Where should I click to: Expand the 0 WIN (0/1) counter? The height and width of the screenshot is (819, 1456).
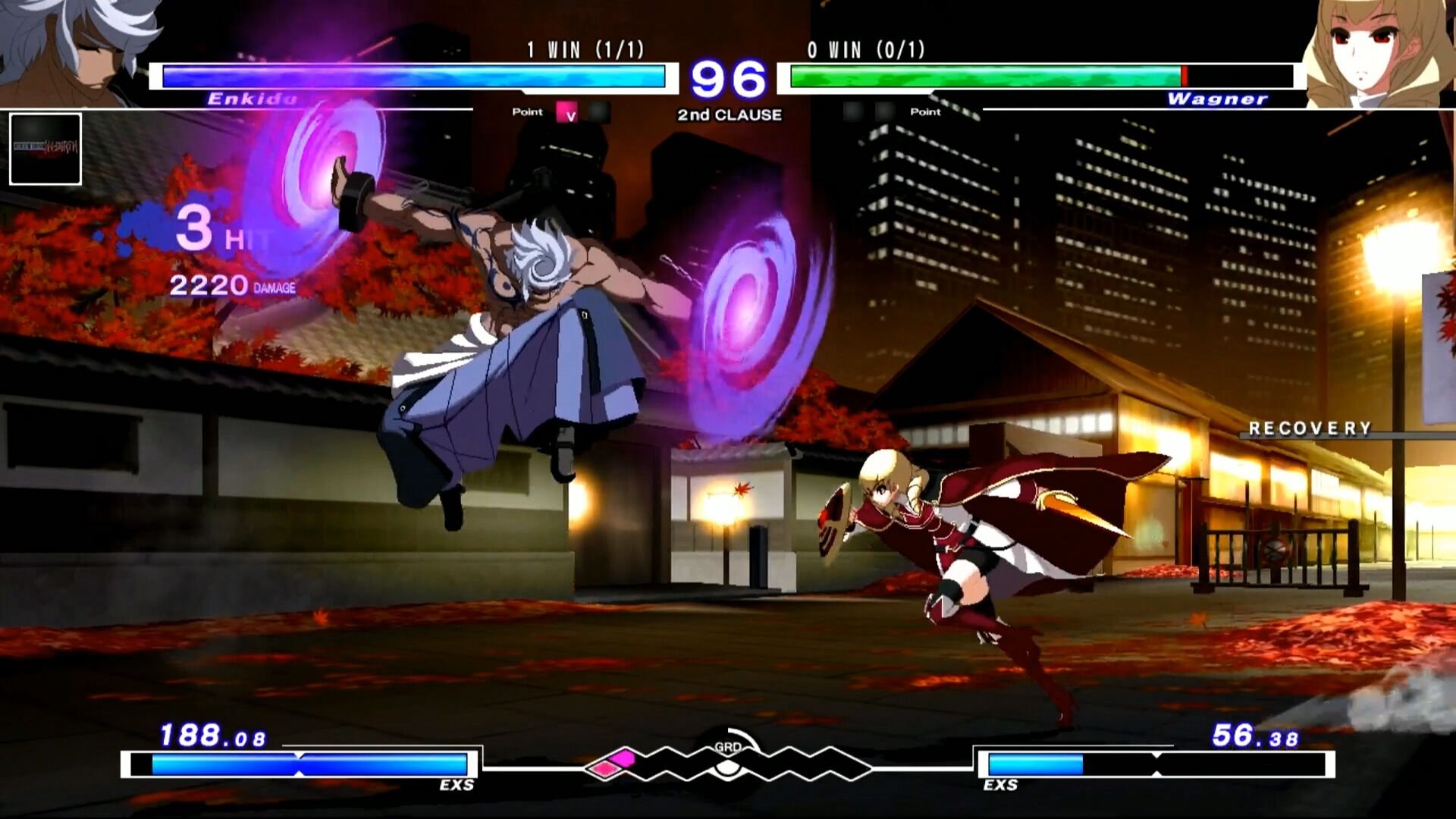864,50
